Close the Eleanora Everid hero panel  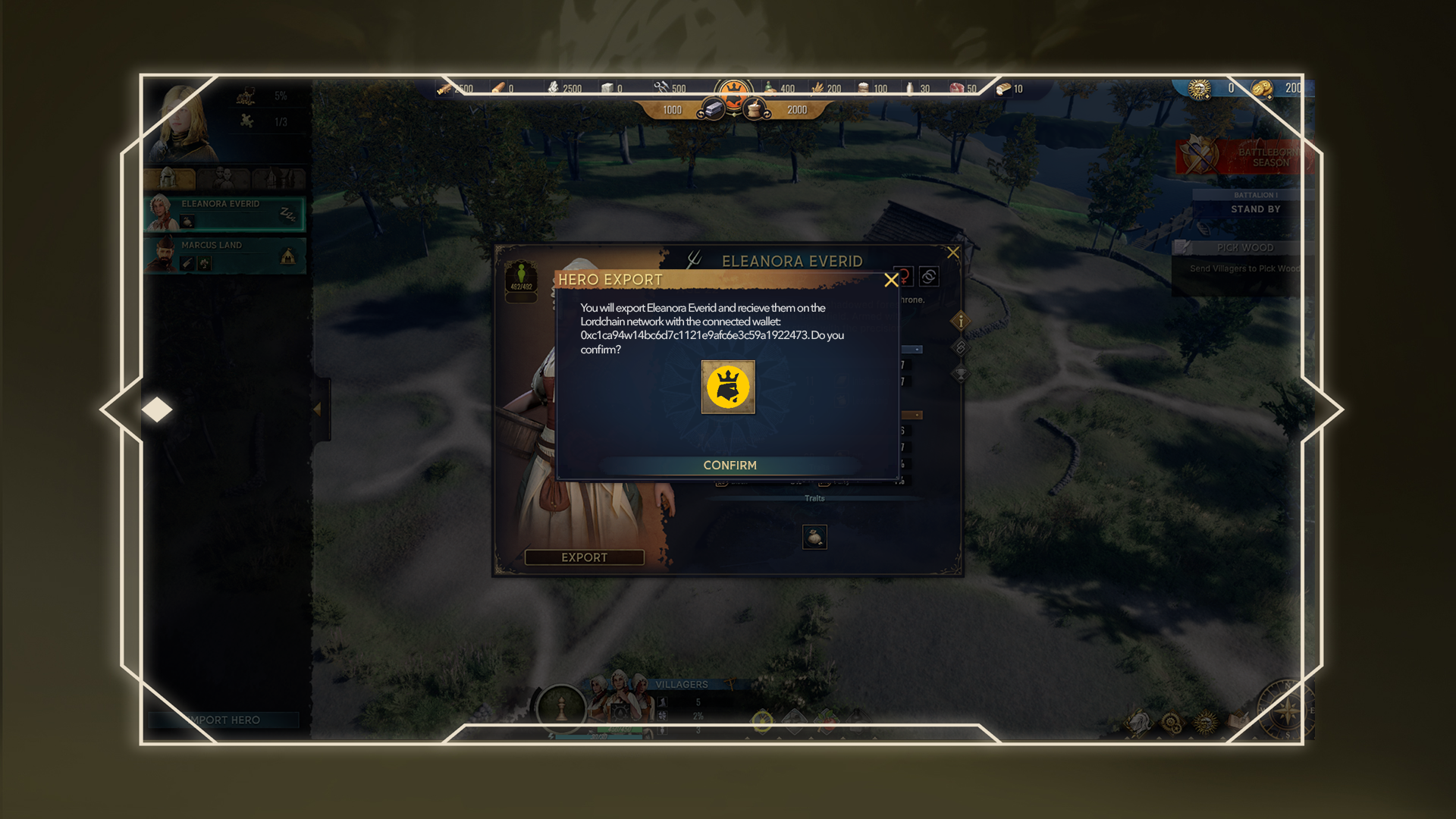tap(953, 253)
